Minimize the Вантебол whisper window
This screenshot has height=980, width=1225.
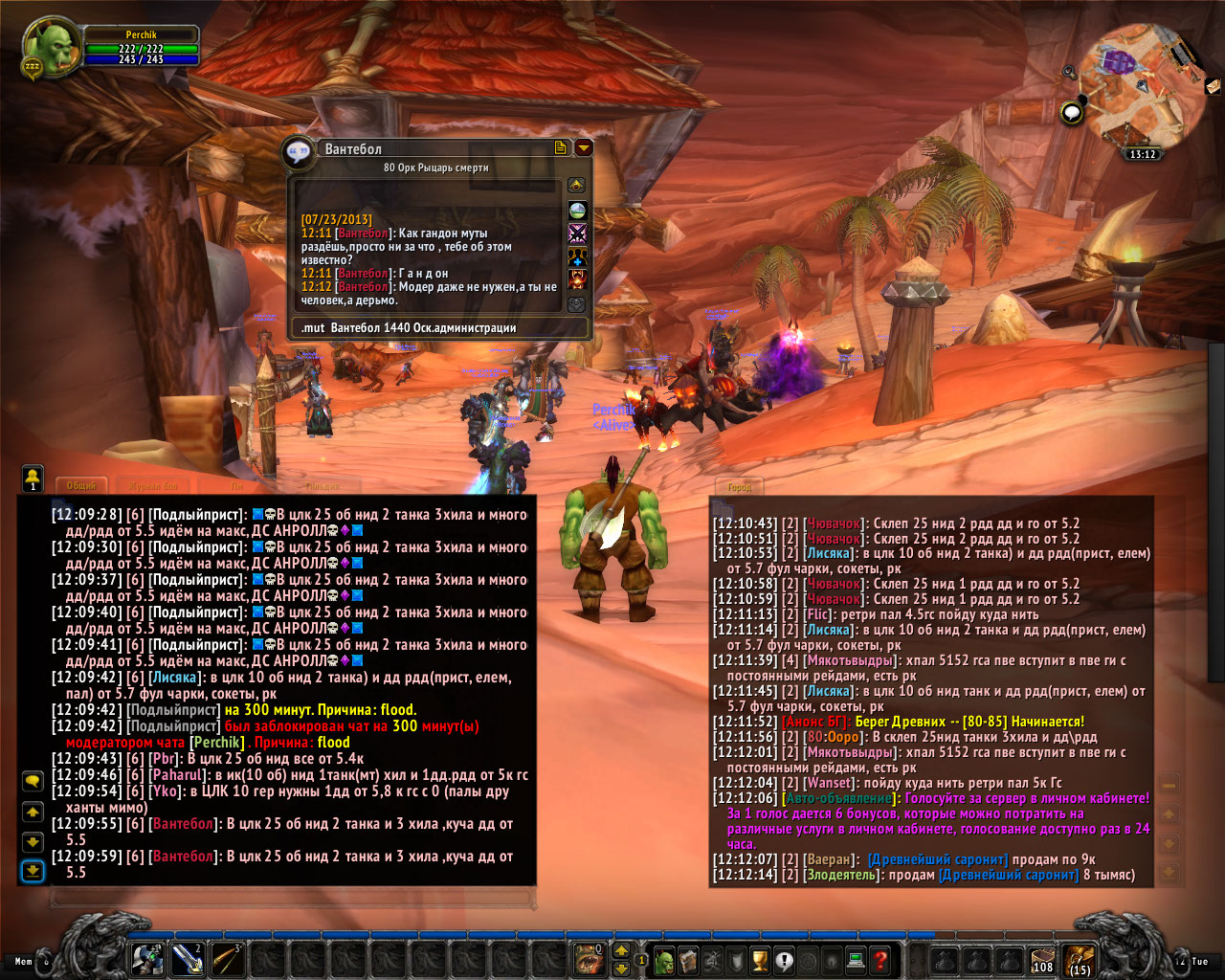[583, 147]
